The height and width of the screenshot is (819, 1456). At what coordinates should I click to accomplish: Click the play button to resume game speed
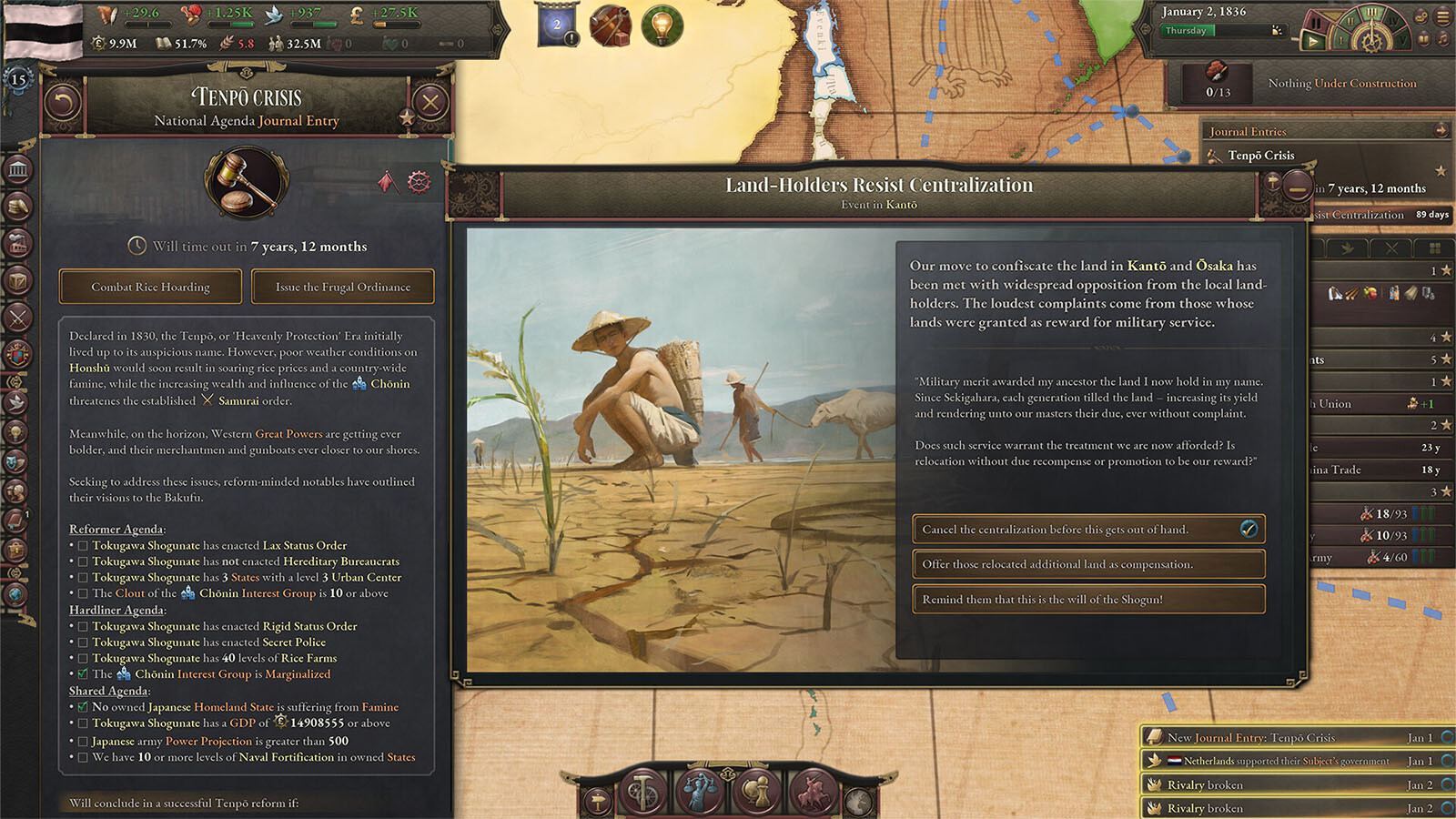(1312, 41)
